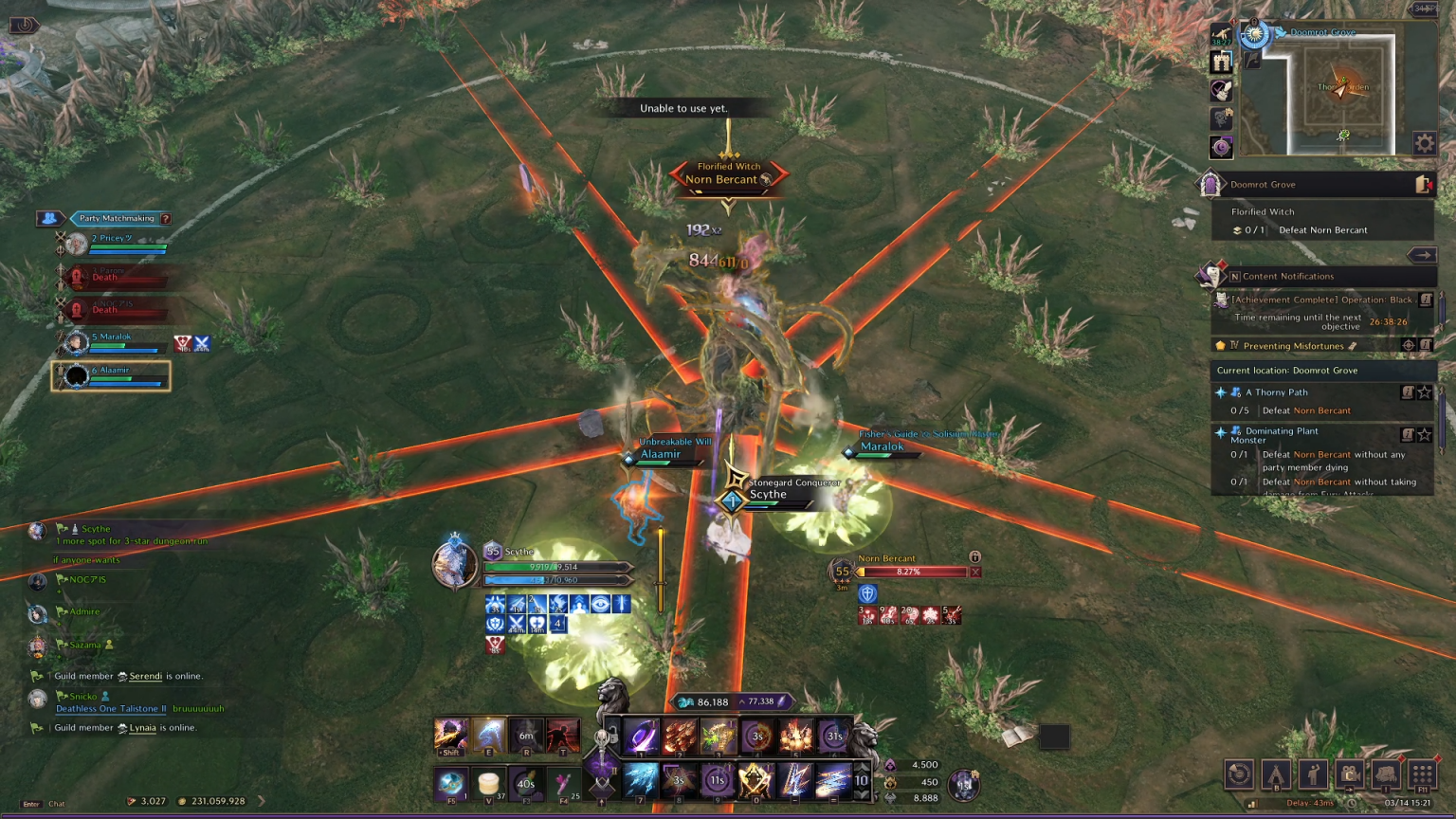Open the emote waving figure icon
The height and width of the screenshot is (819, 1456).
(x=1313, y=774)
